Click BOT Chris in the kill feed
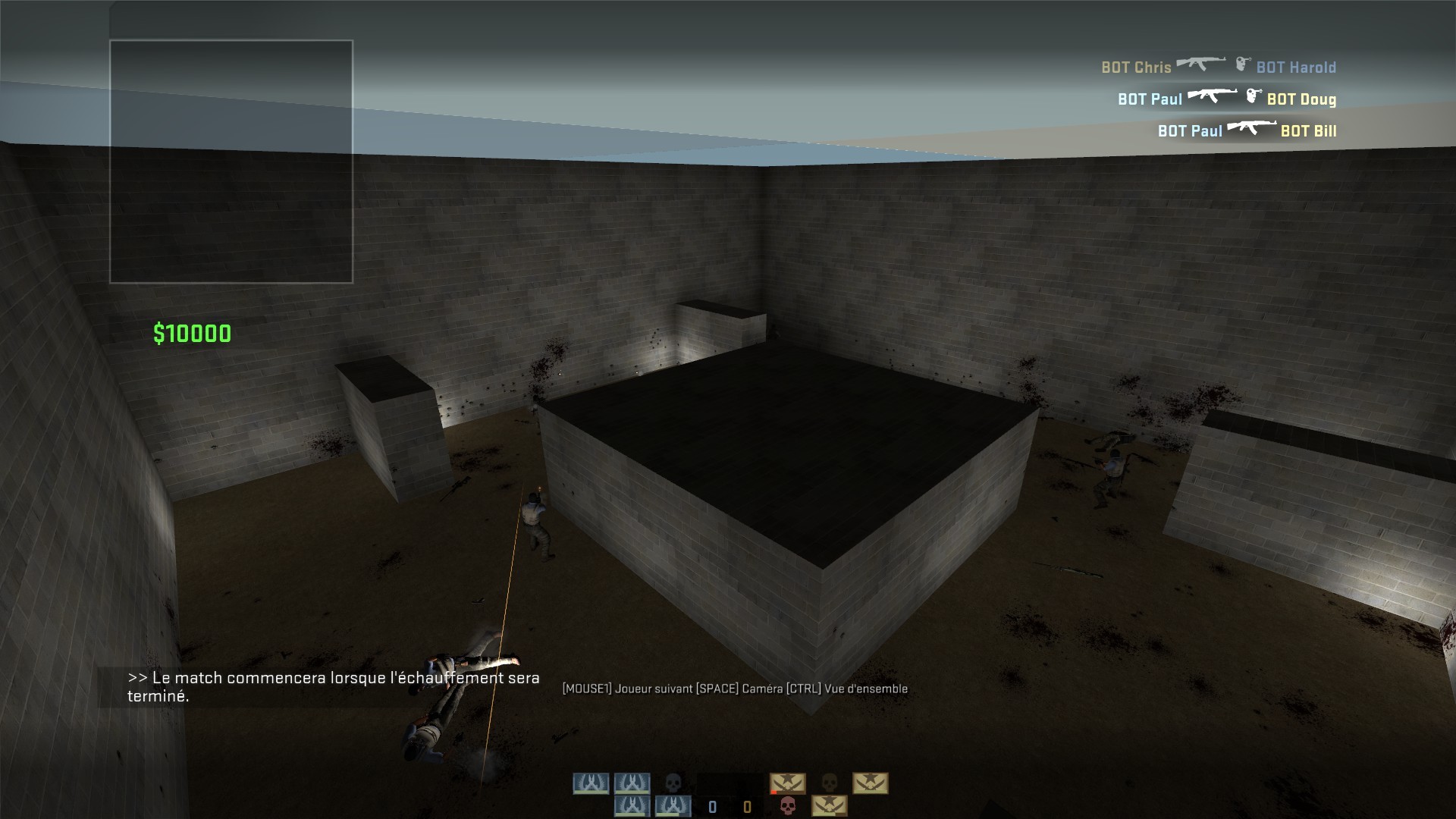Image resolution: width=1456 pixels, height=819 pixels. 1135,67
